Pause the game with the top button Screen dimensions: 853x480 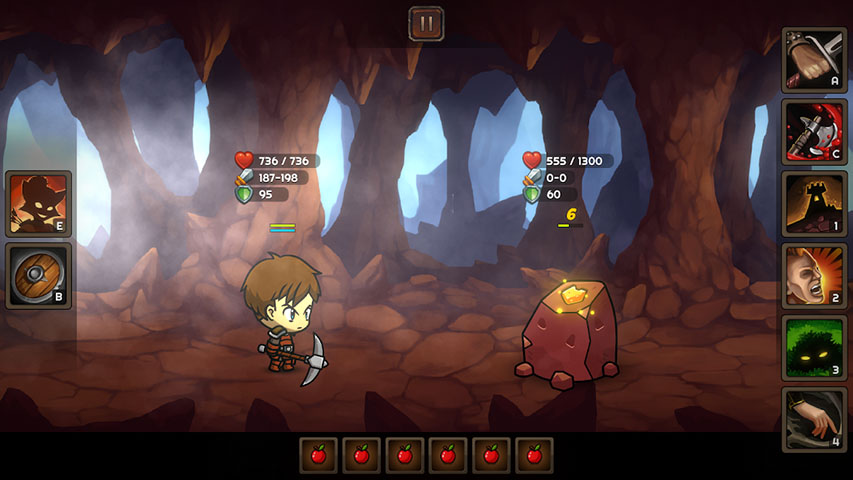[426, 23]
